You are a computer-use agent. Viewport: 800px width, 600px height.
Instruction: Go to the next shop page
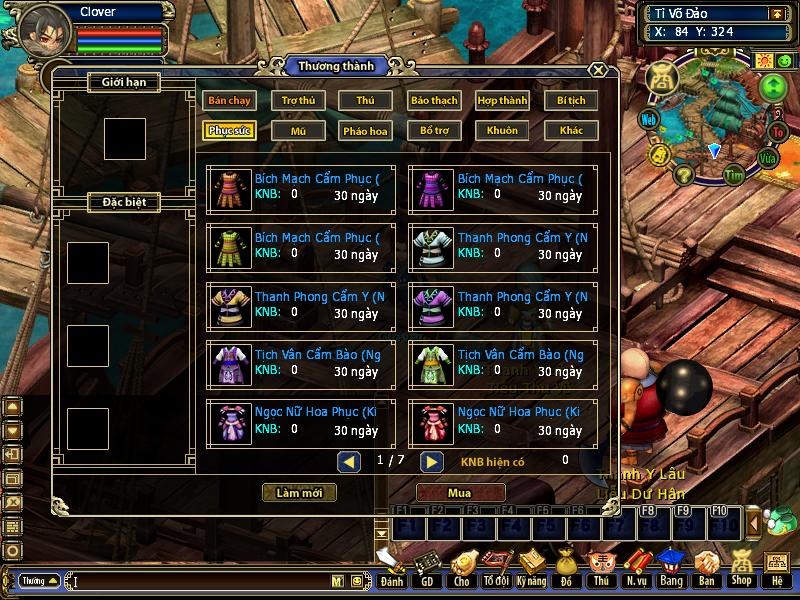tap(431, 461)
